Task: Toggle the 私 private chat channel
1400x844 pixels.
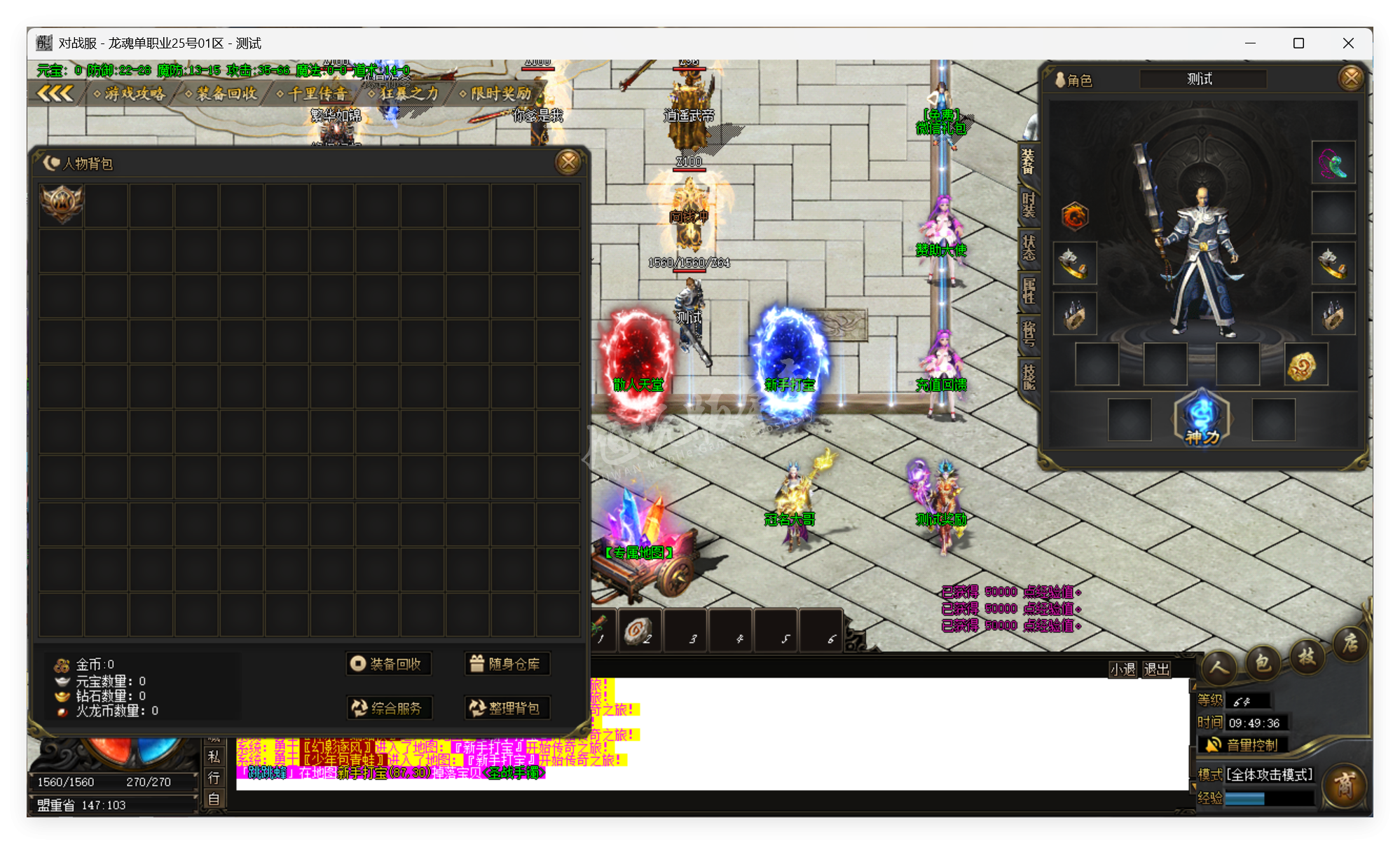Action: (x=214, y=757)
